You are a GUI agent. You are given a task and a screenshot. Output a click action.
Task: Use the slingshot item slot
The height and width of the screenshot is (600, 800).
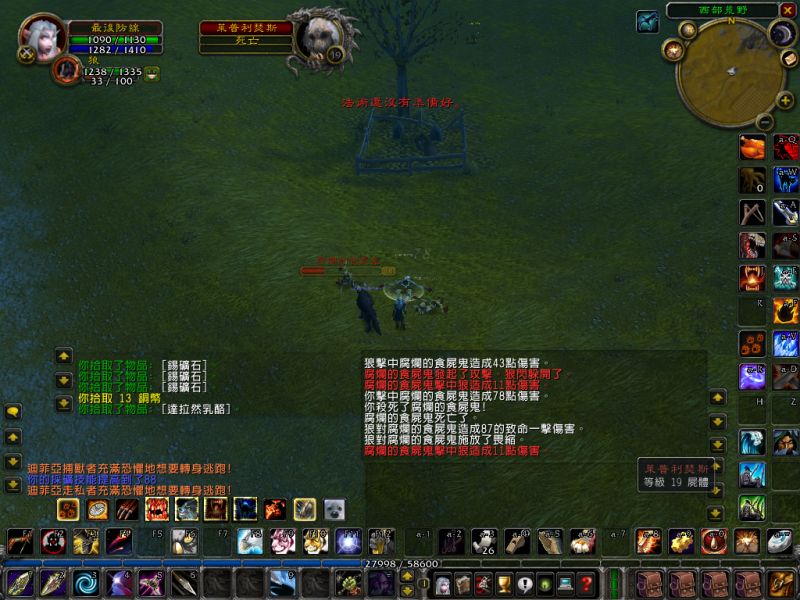click(752, 212)
